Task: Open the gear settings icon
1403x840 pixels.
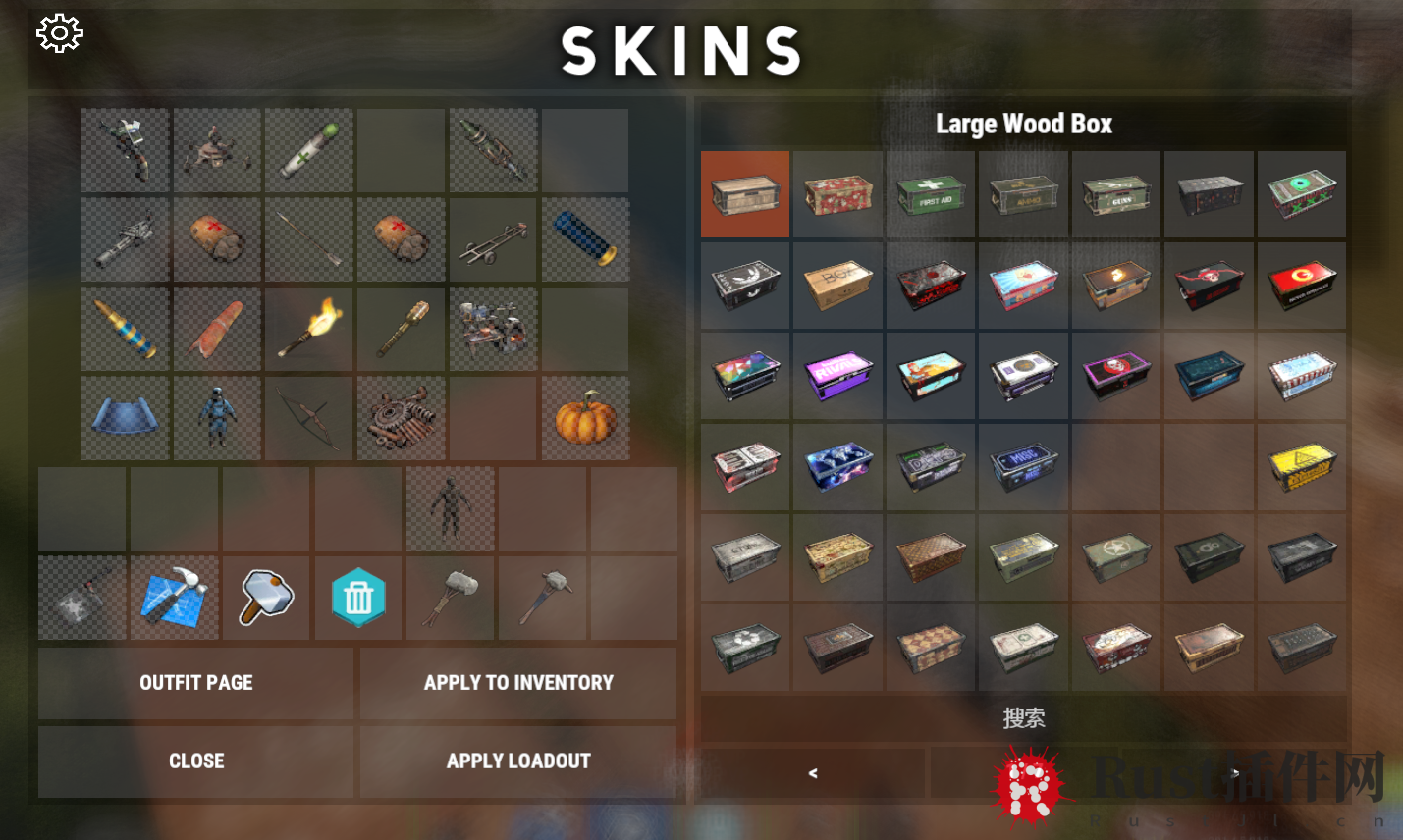Action: [60, 34]
